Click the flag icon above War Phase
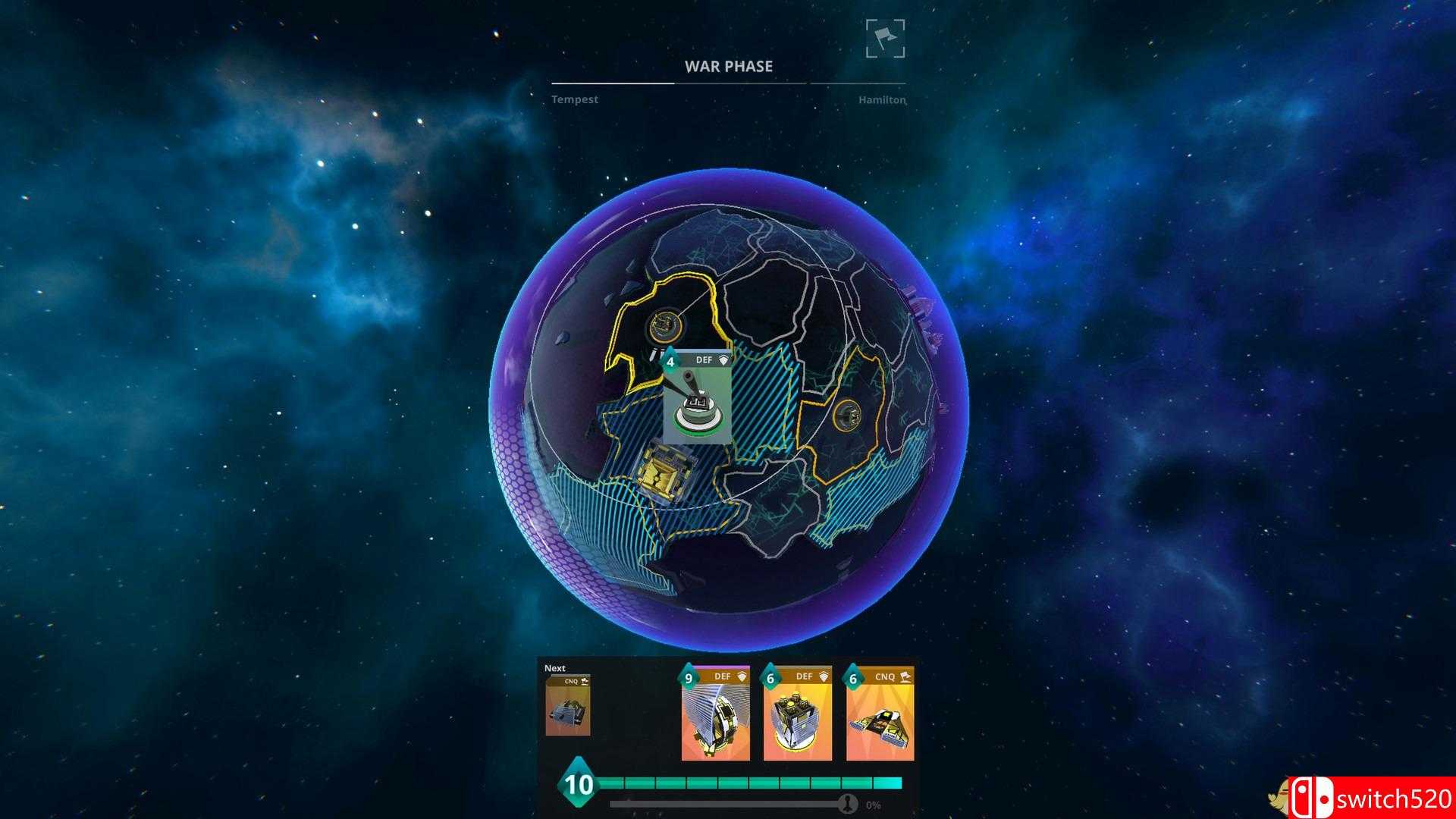 pos(885,39)
